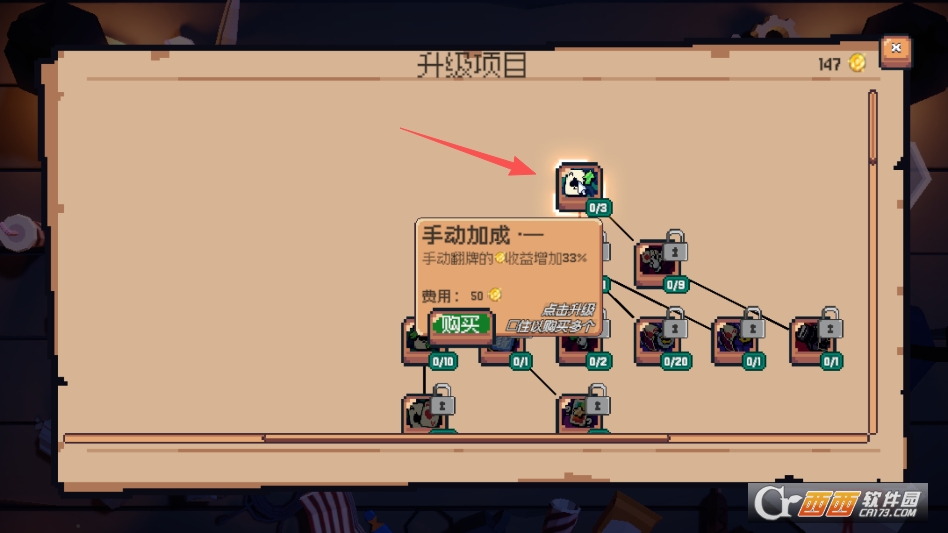The height and width of the screenshot is (533, 948).
Task: Select the top upgrade node showing 0/3
Action: point(579,186)
